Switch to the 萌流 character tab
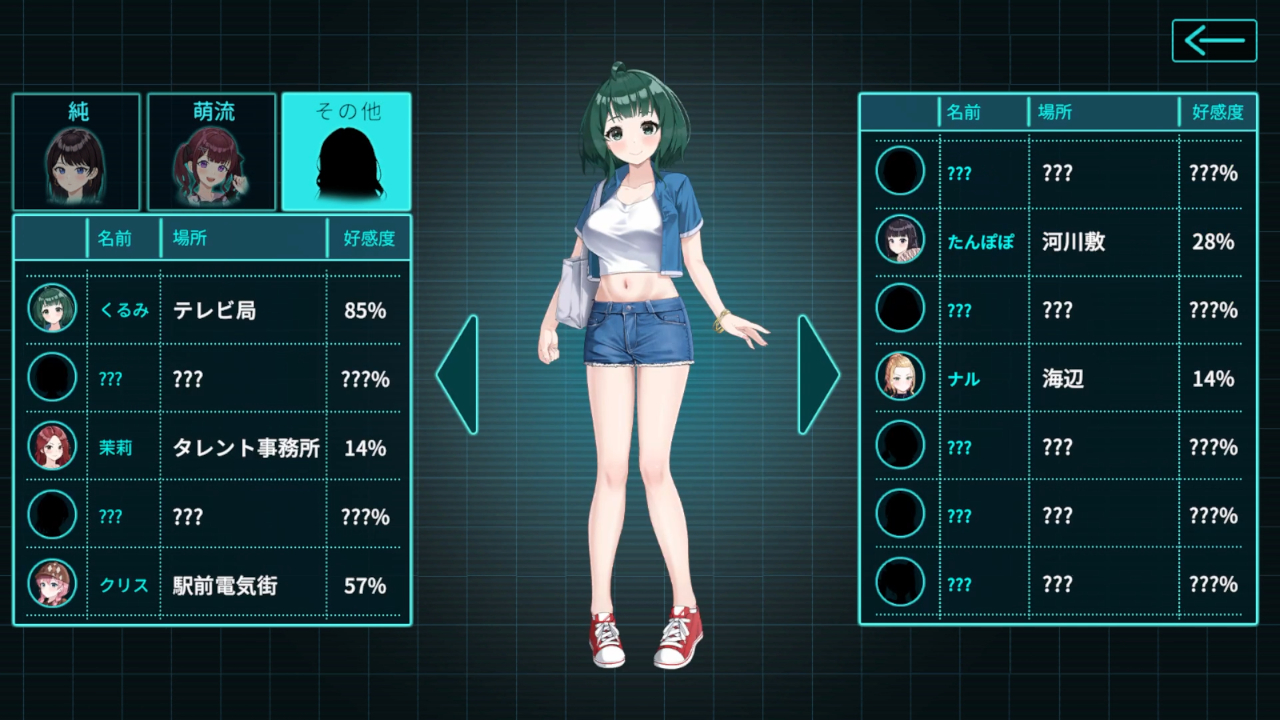1280x720 pixels. (x=212, y=152)
